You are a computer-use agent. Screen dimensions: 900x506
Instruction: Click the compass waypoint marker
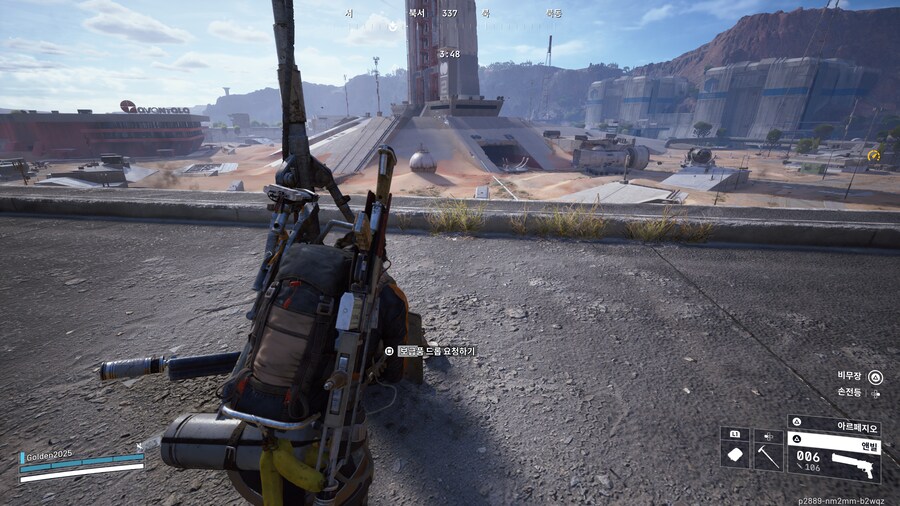[393, 27]
